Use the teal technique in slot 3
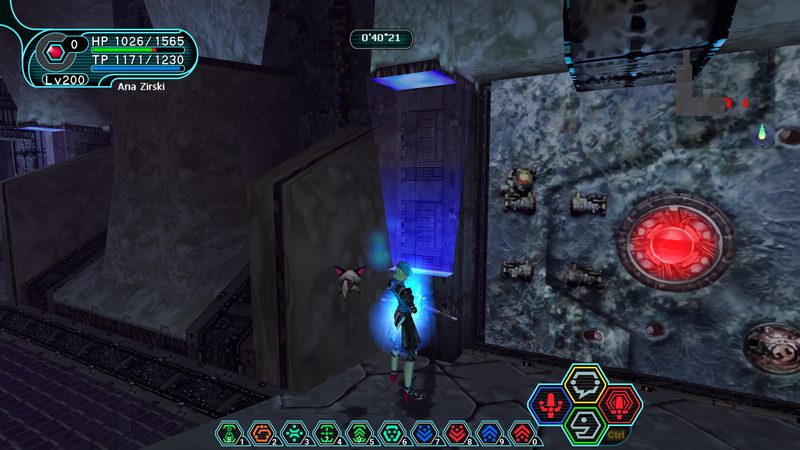 click(294, 433)
